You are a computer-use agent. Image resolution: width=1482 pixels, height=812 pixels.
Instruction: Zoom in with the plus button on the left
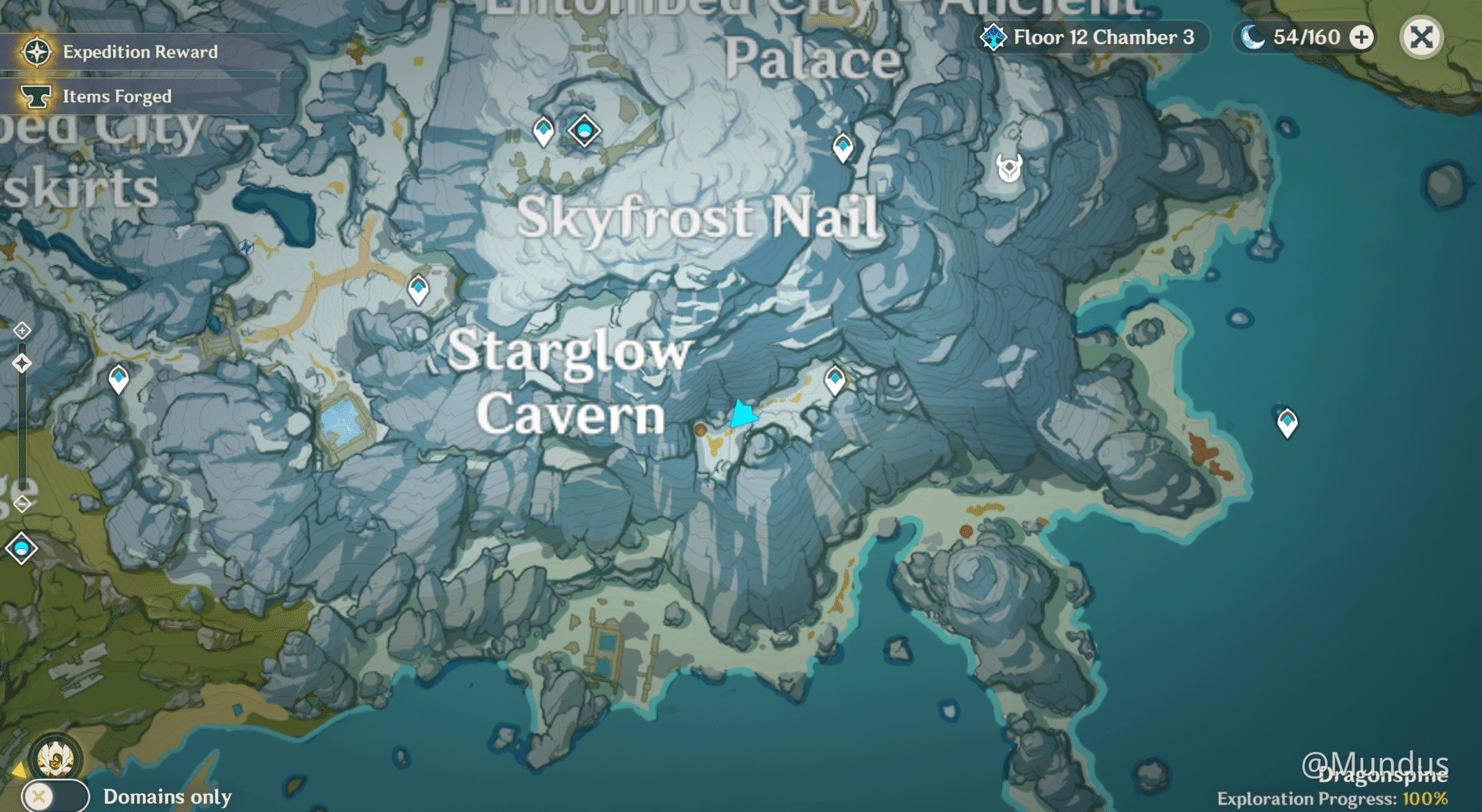[x=22, y=330]
